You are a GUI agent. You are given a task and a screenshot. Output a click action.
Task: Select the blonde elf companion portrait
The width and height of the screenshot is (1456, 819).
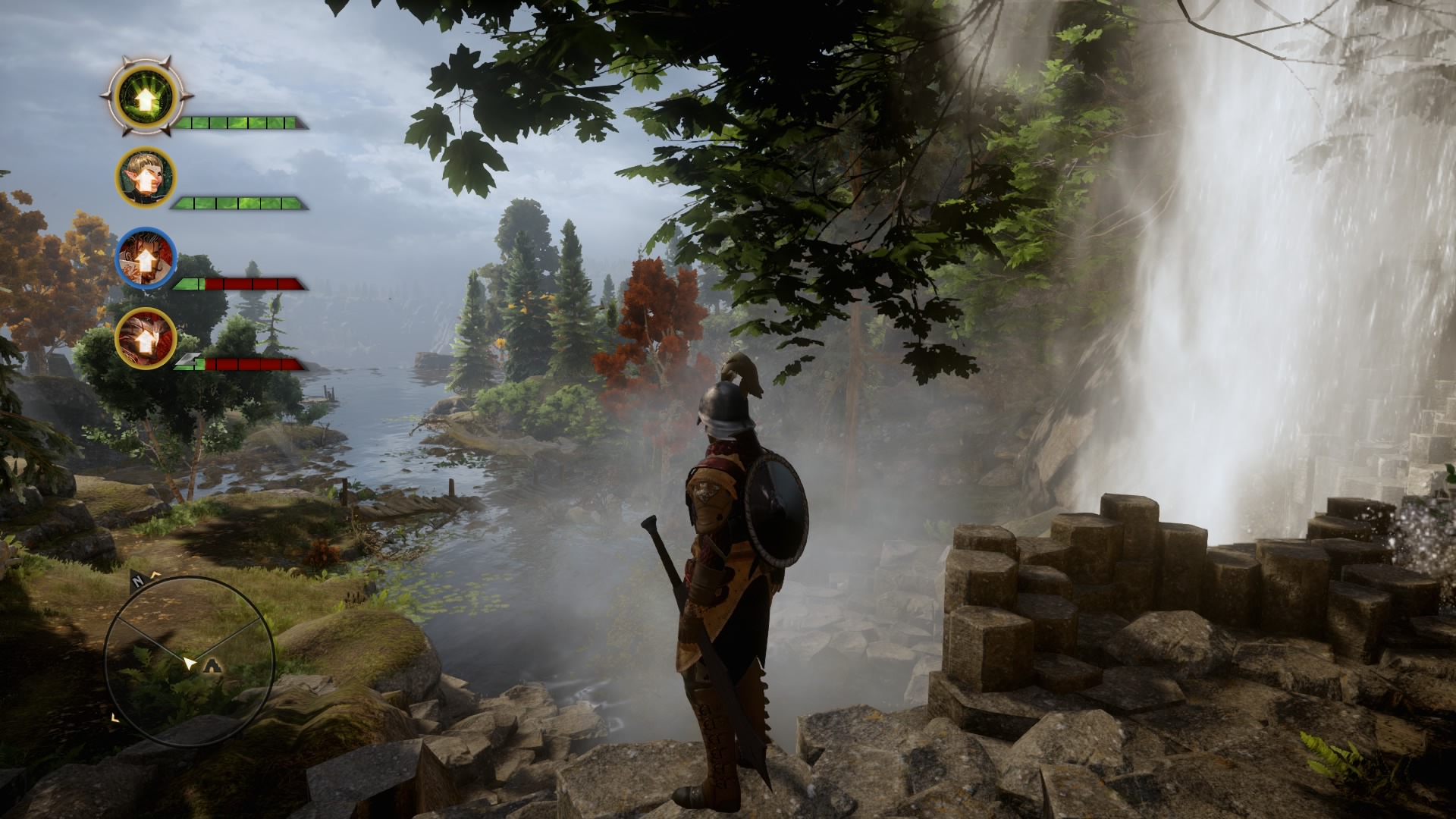pyautogui.click(x=146, y=177)
